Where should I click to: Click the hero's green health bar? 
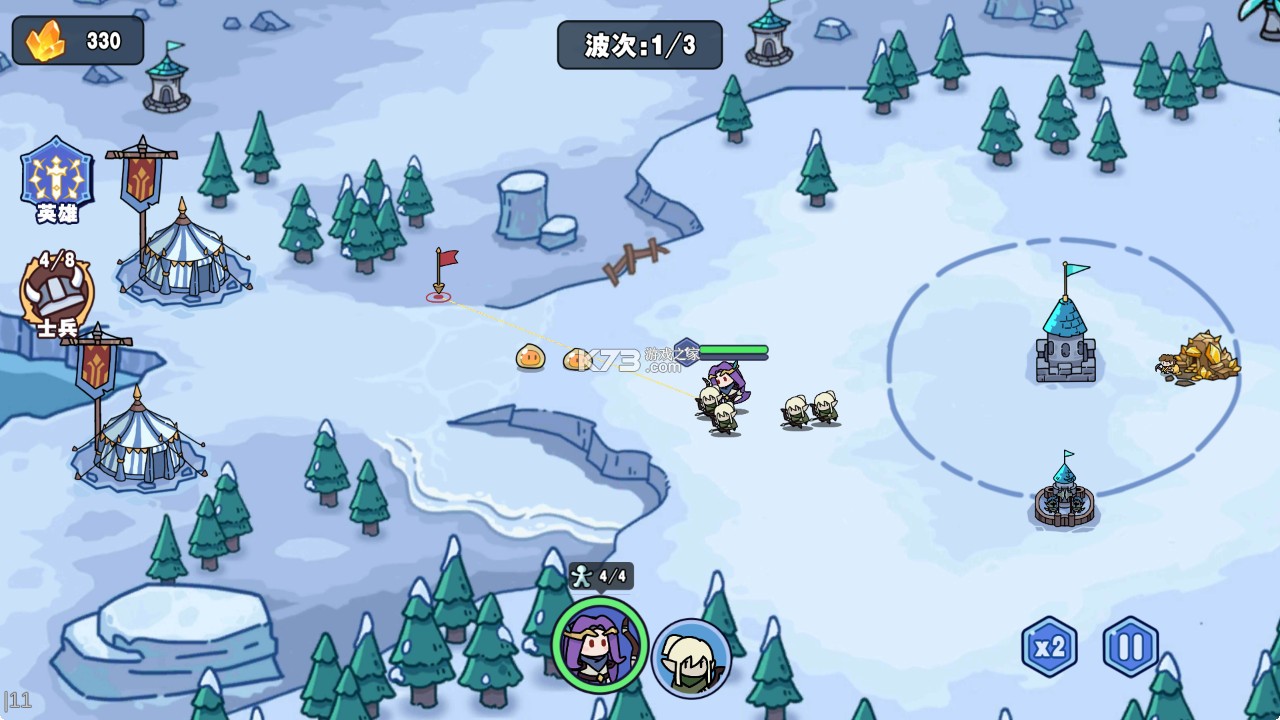coord(732,352)
